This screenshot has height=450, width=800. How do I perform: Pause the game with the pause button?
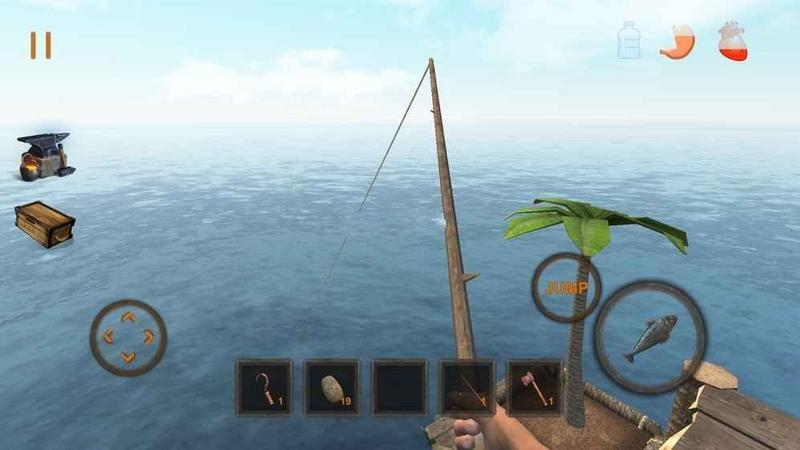pyautogui.click(x=40, y=45)
